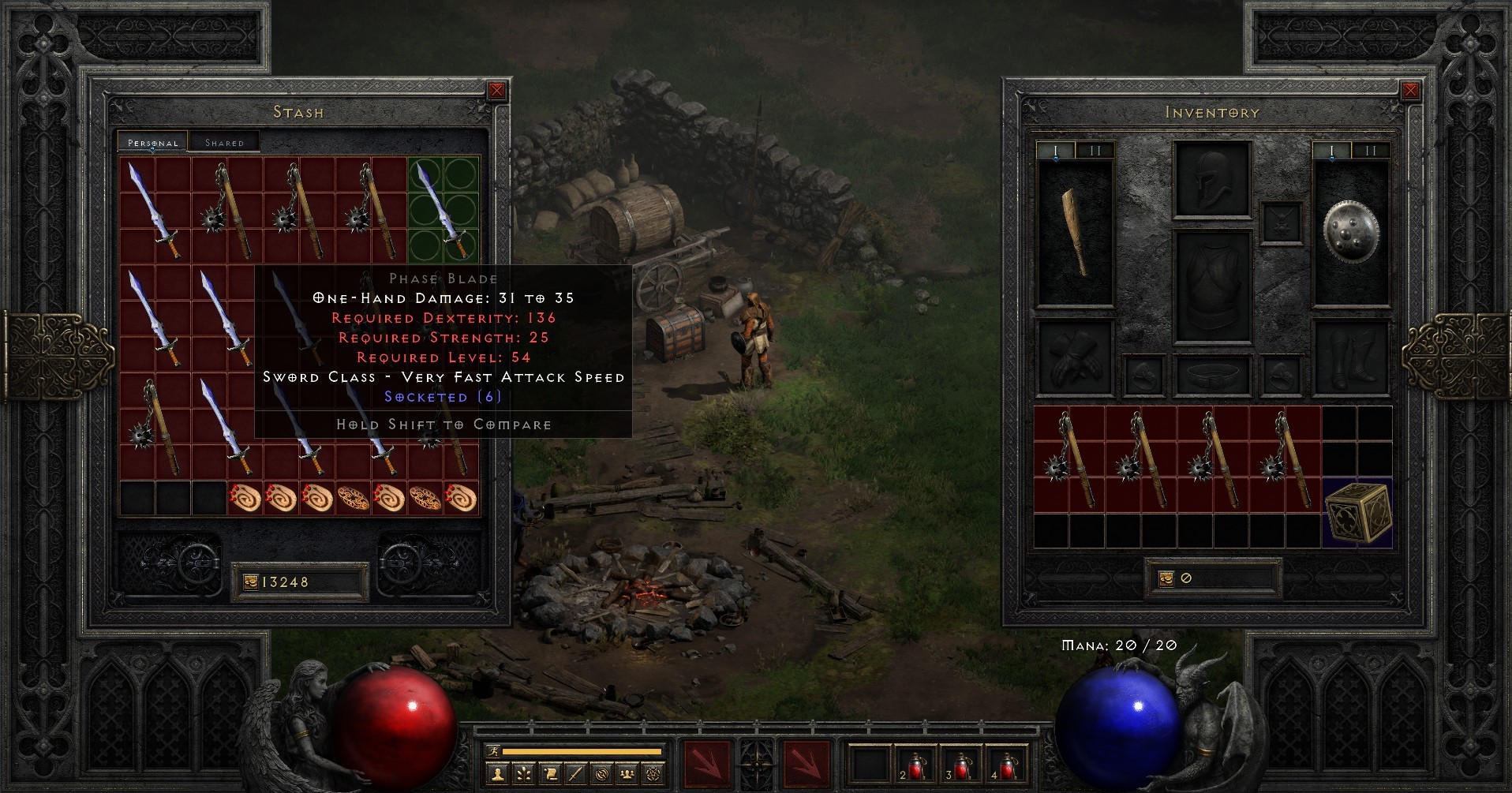Open the Skill Tree icon
This screenshot has width=1512, height=793.
tap(524, 774)
